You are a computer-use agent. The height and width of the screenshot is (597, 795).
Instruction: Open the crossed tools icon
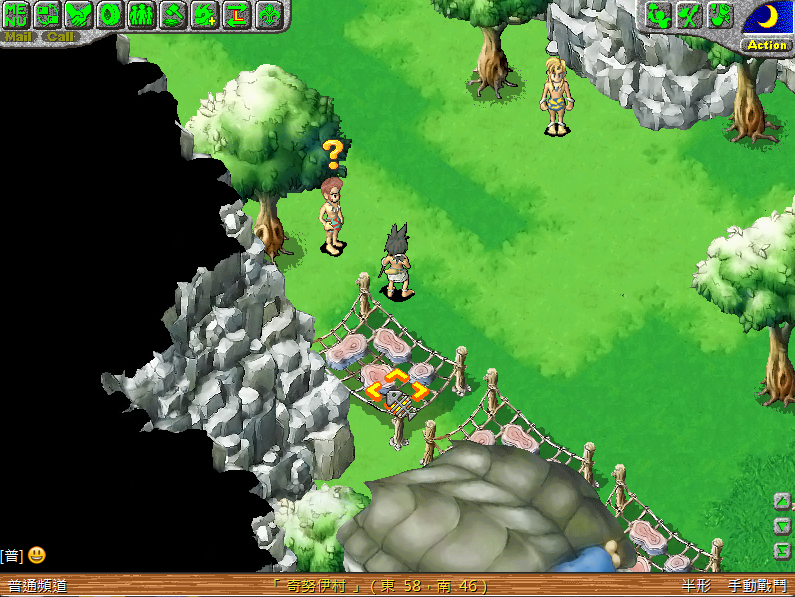688,15
